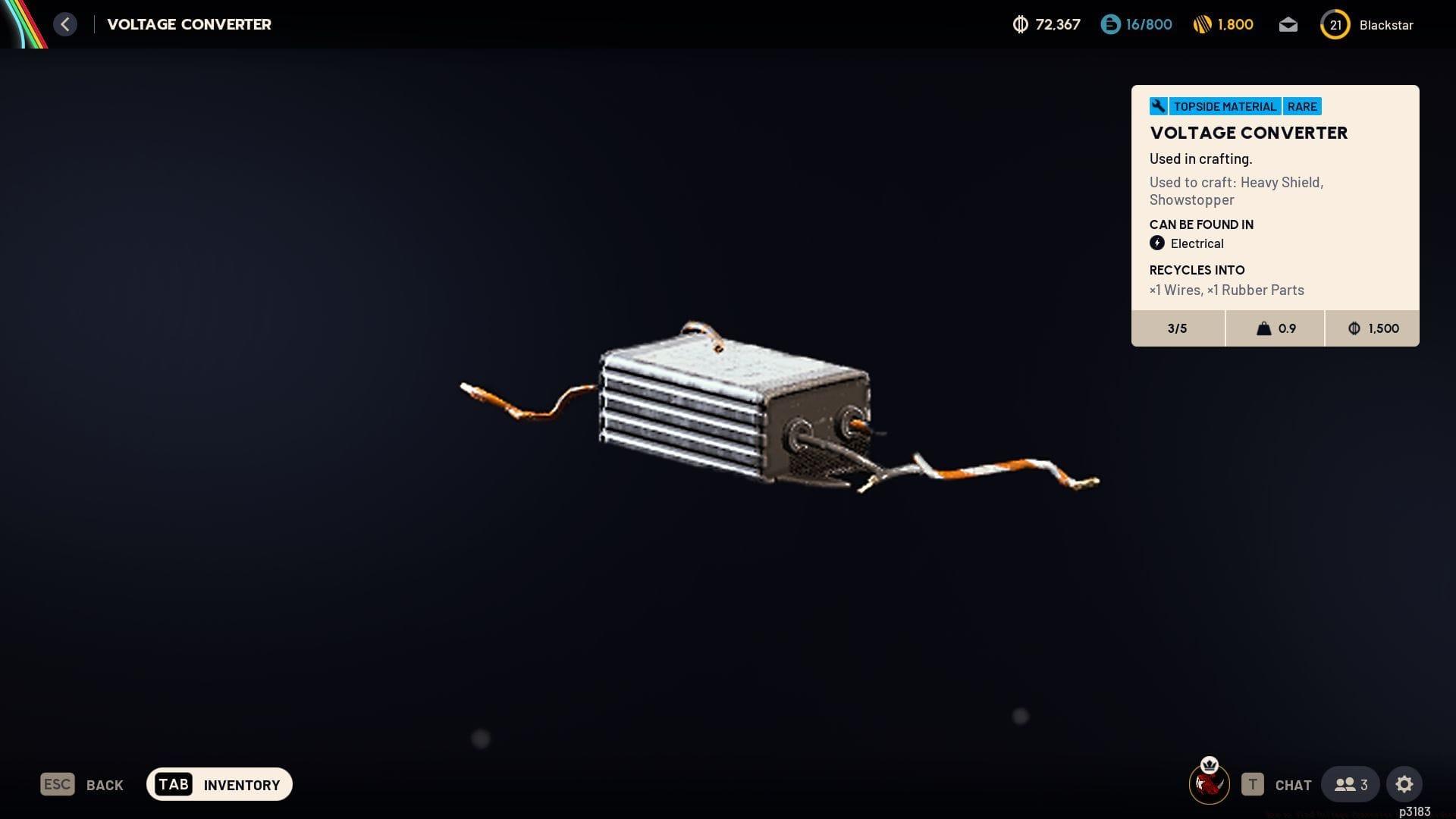Expand the party member list showing 3

(1349, 785)
